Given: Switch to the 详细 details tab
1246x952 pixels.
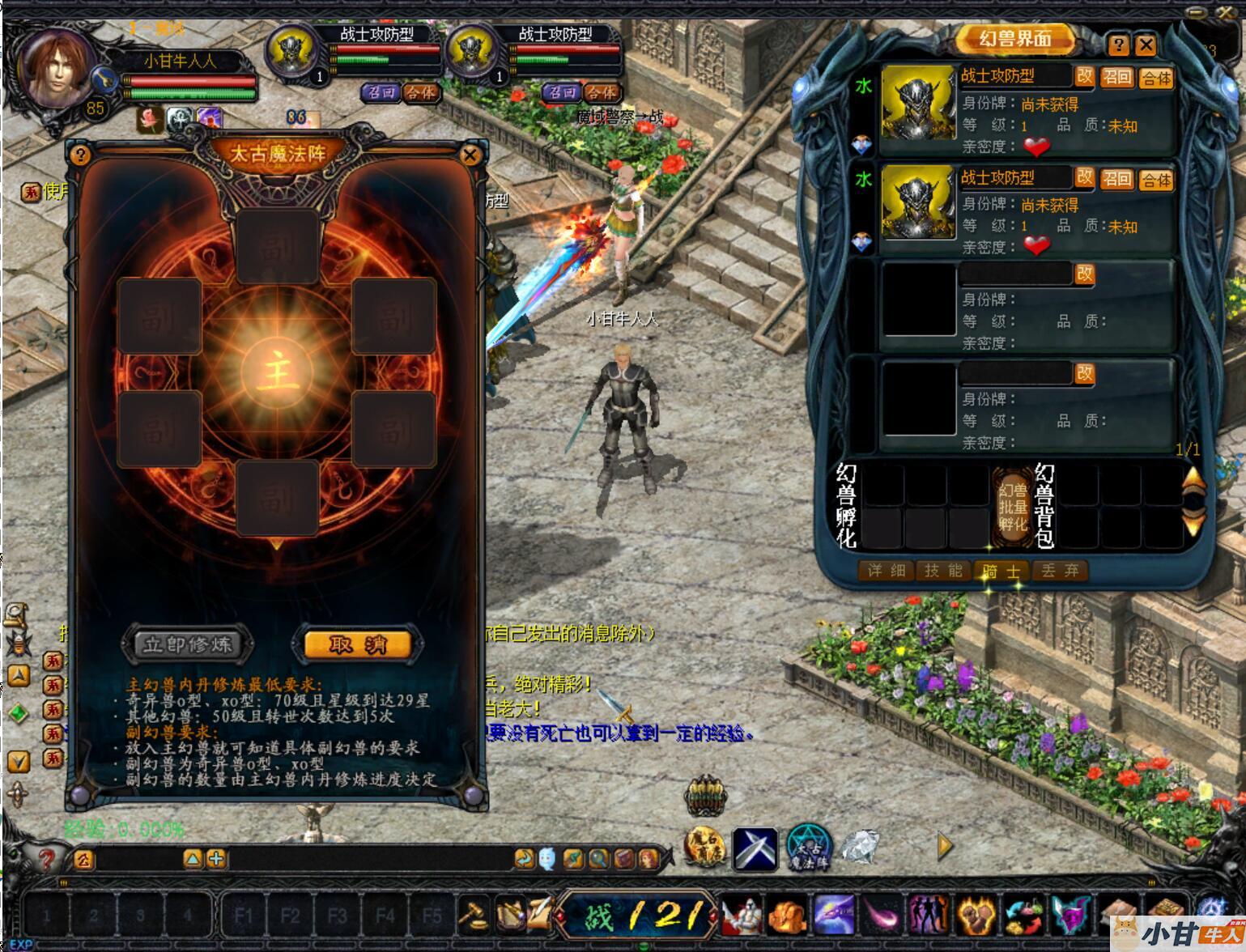Looking at the screenshot, I should [x=886, y=571].
